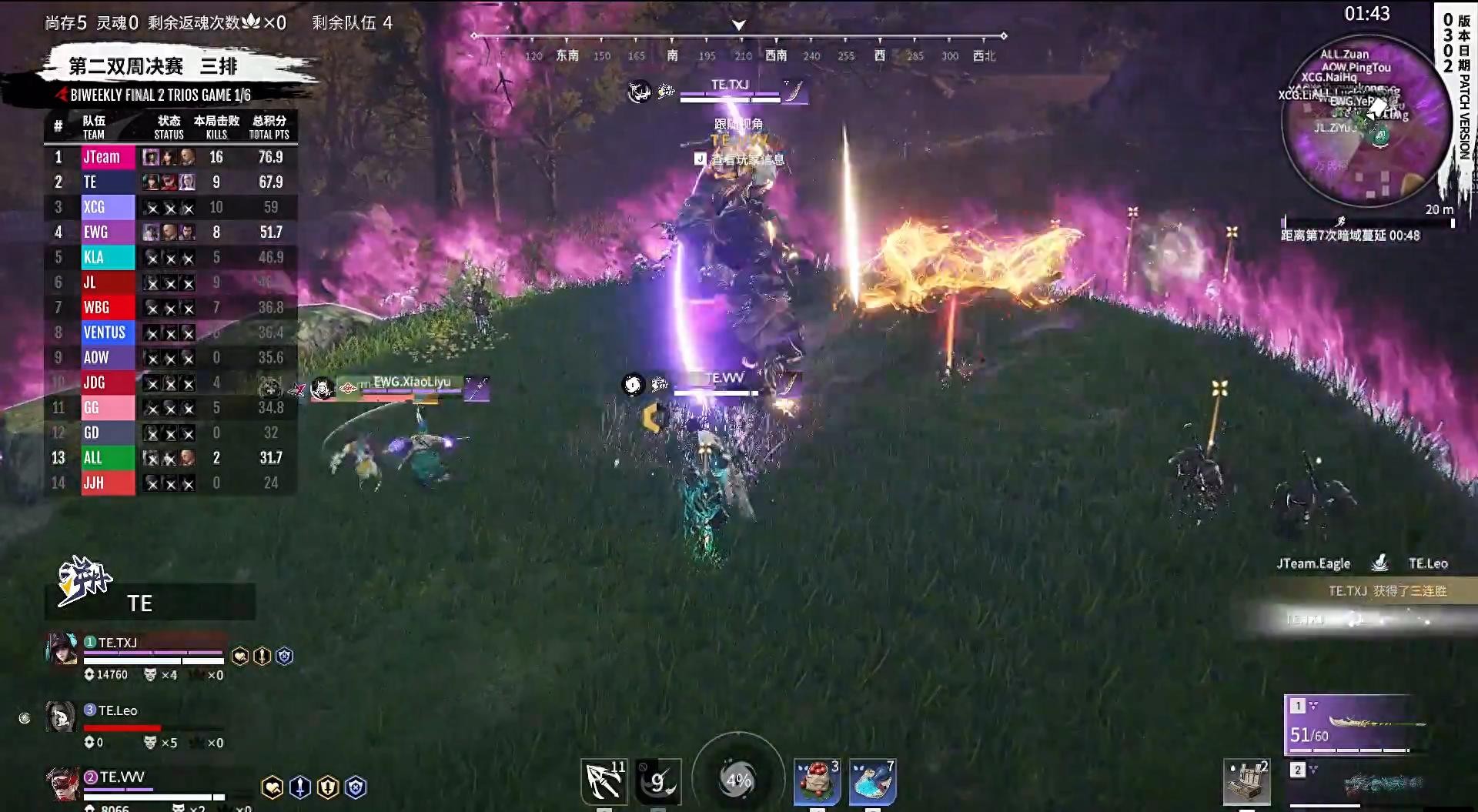The image size is (1478, 812).
Task: Click the ultimate gauge showing 4%
Action: point(738,779)
